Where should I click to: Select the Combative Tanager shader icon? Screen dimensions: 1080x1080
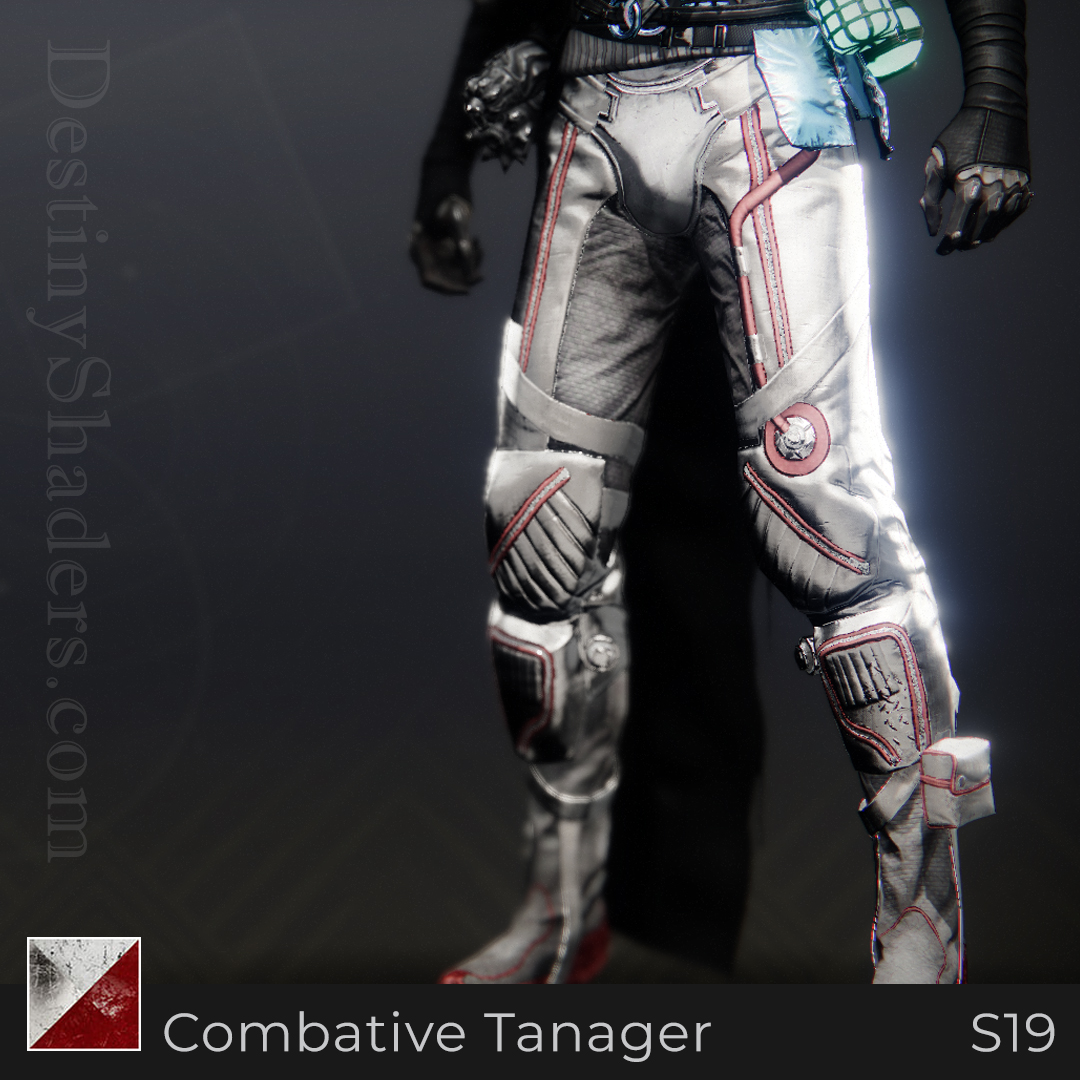(x=84, y=993)
